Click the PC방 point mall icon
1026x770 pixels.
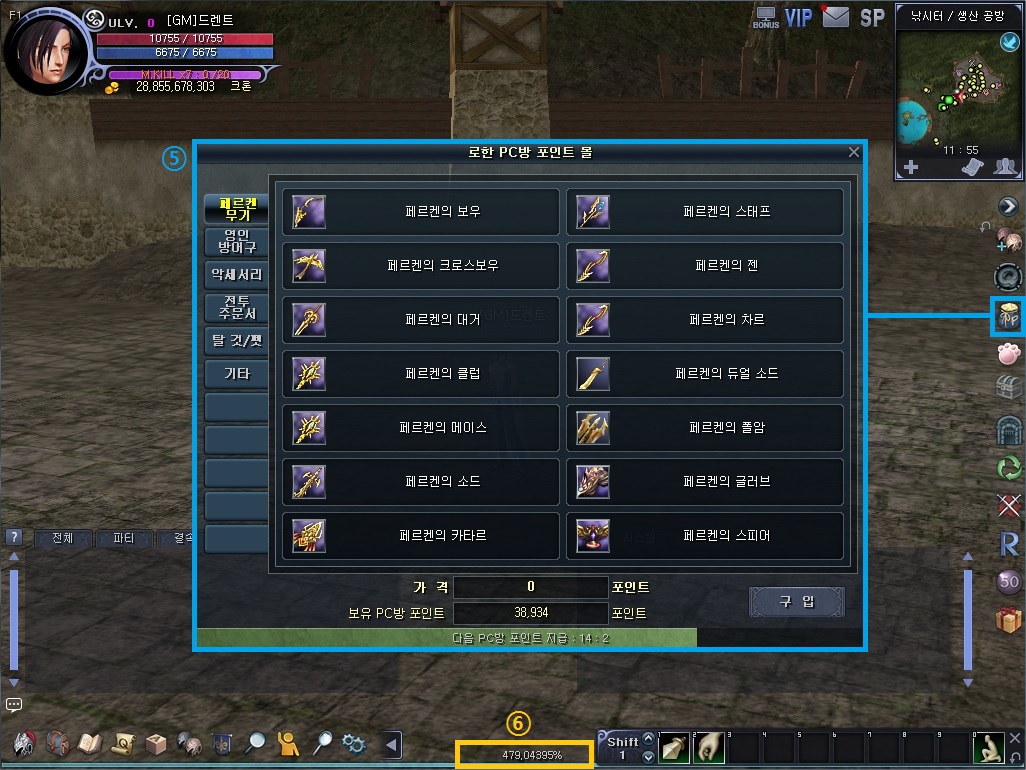(x=1008, y=316)
